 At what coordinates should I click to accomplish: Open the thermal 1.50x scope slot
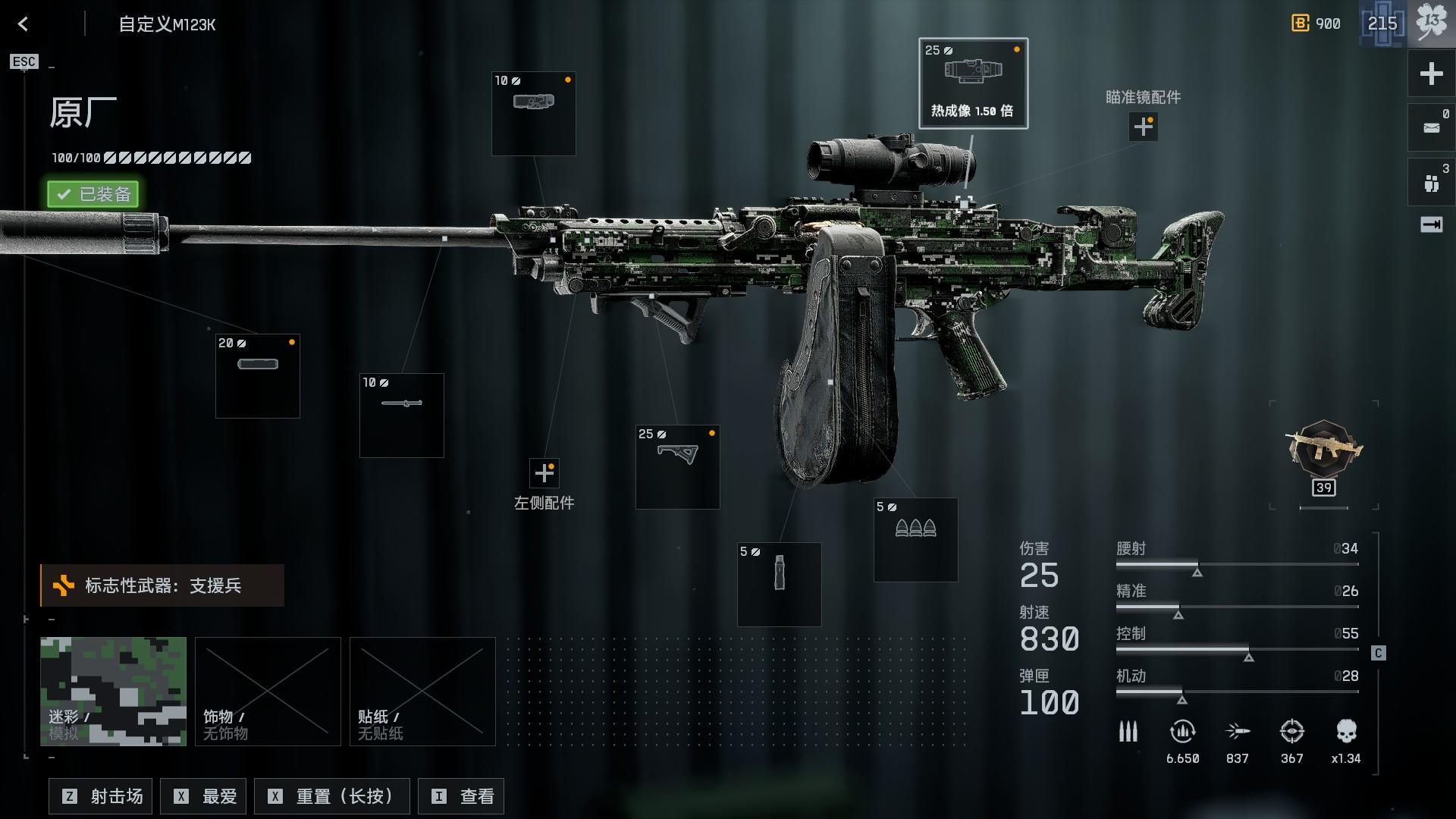pyautogui.click(x=973, y=83)
